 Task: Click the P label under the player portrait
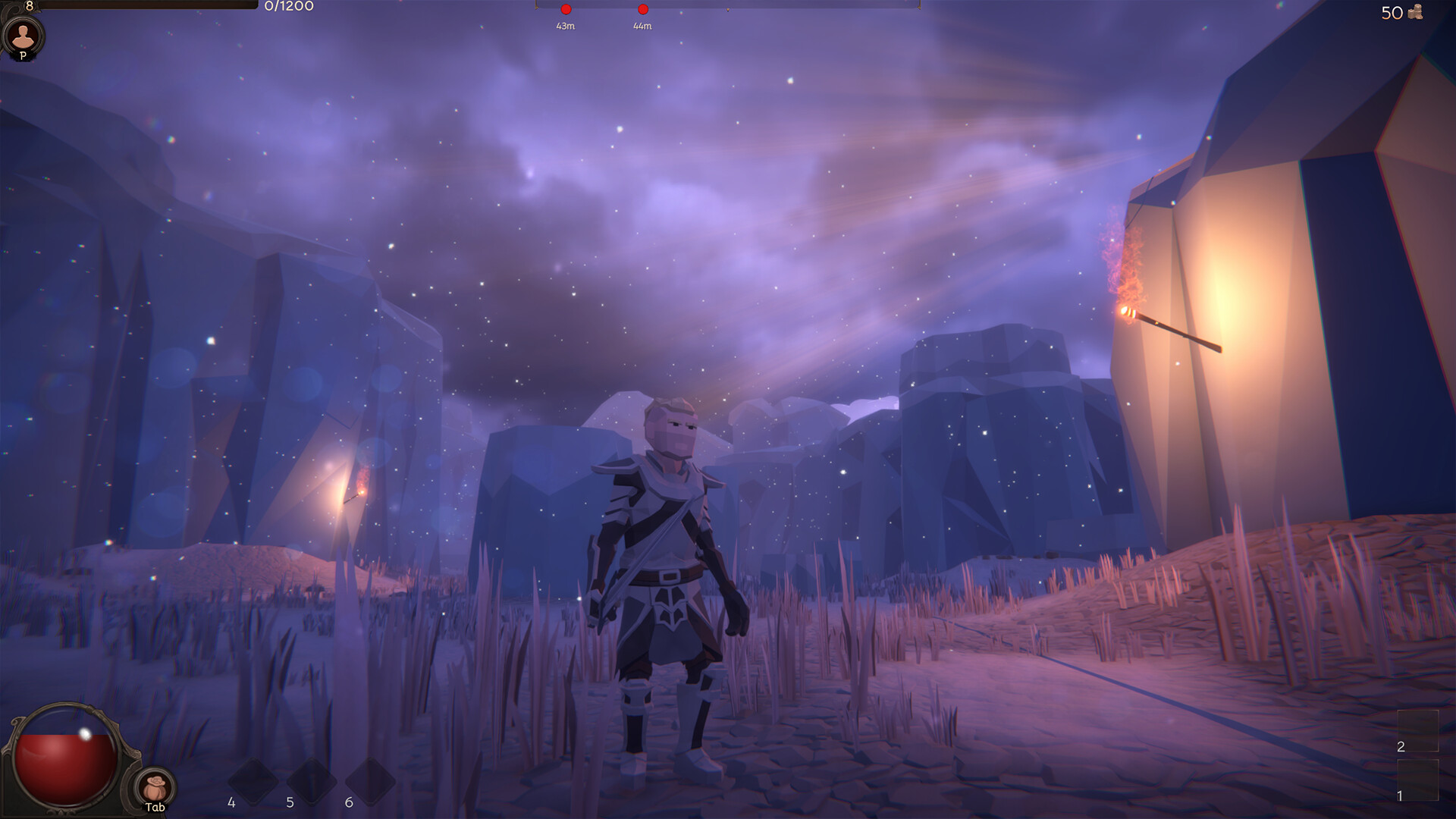coord(23,55)
